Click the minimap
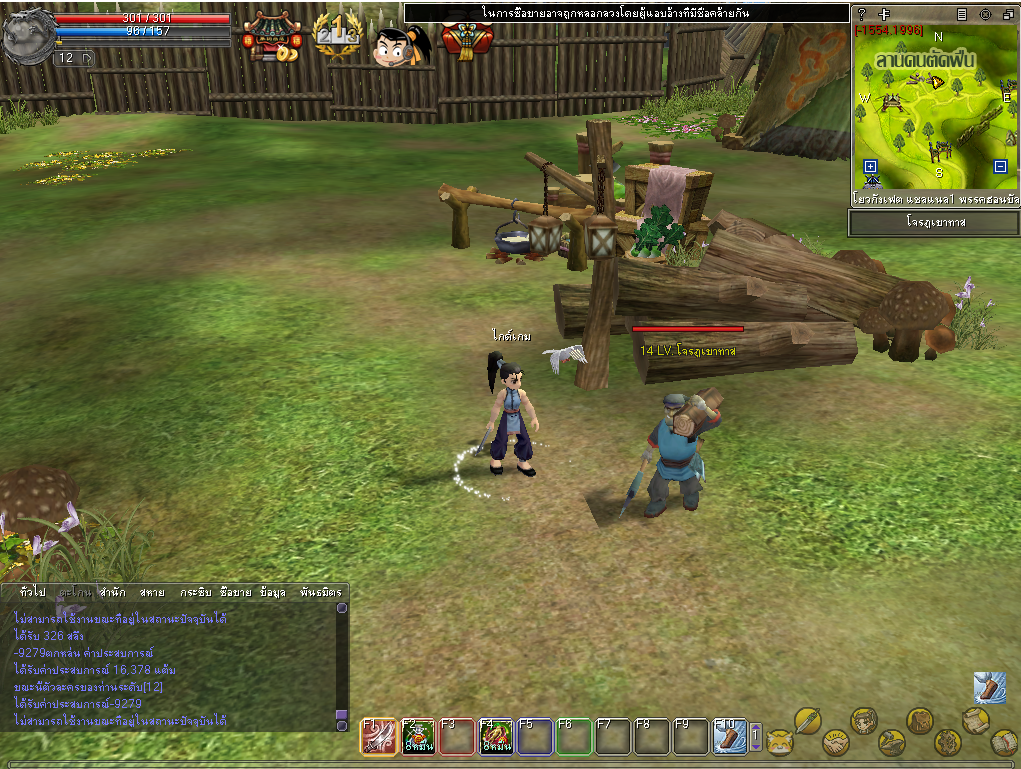This screenshot has height=769, width=1021. pyautogui.click(x=934, y=108)
